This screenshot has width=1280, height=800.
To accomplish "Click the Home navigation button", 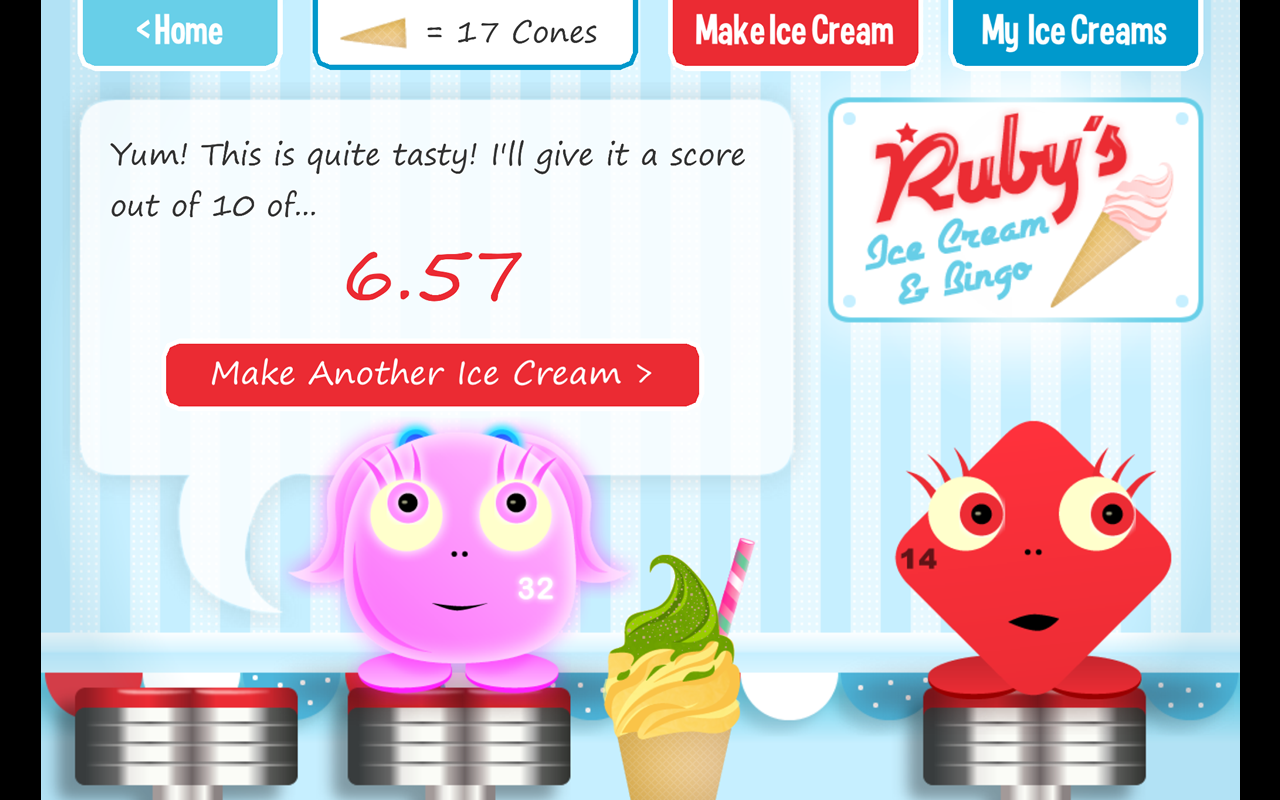I will (180, 31).
